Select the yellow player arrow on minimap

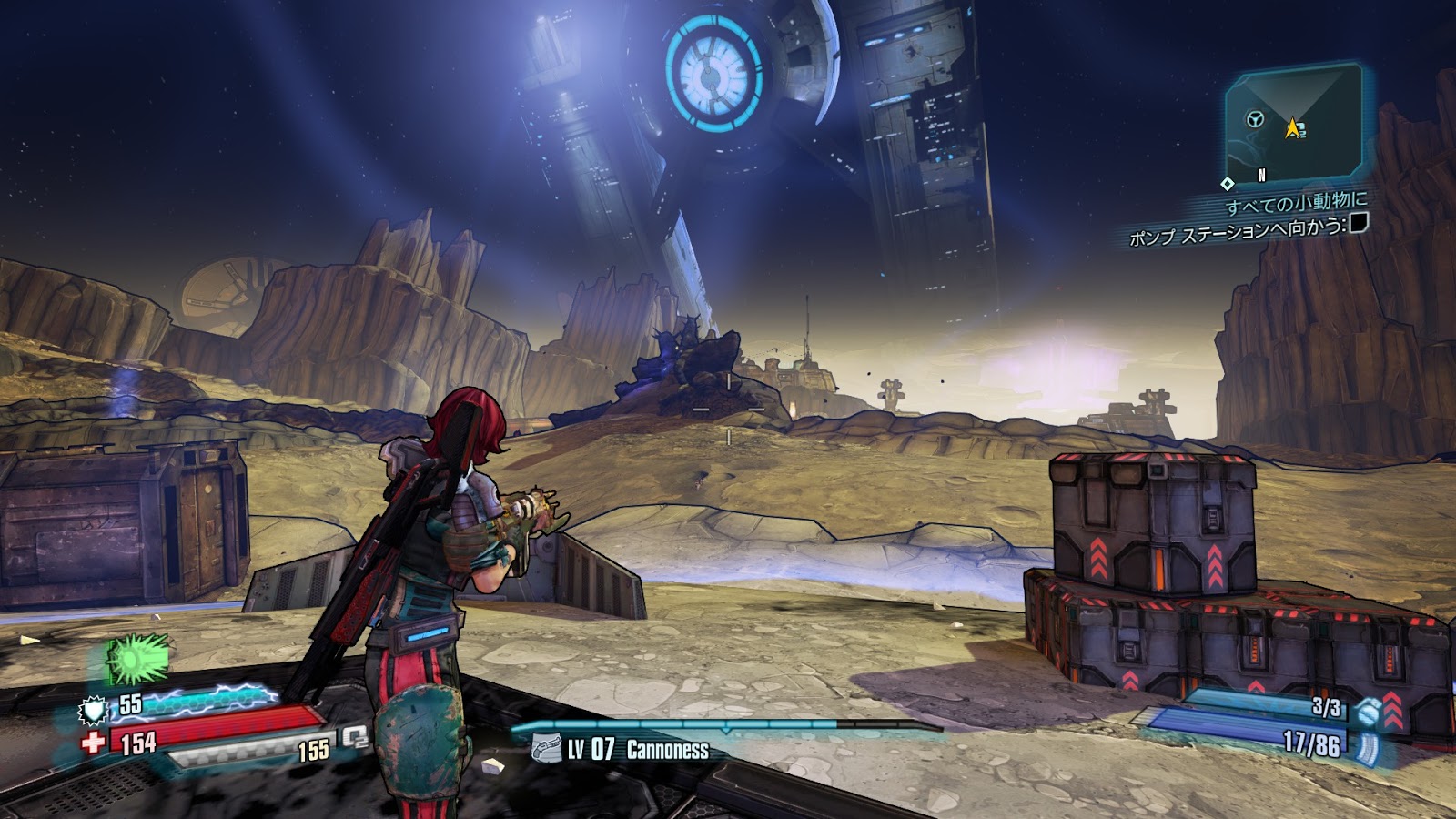click(x=1292, y=128)
